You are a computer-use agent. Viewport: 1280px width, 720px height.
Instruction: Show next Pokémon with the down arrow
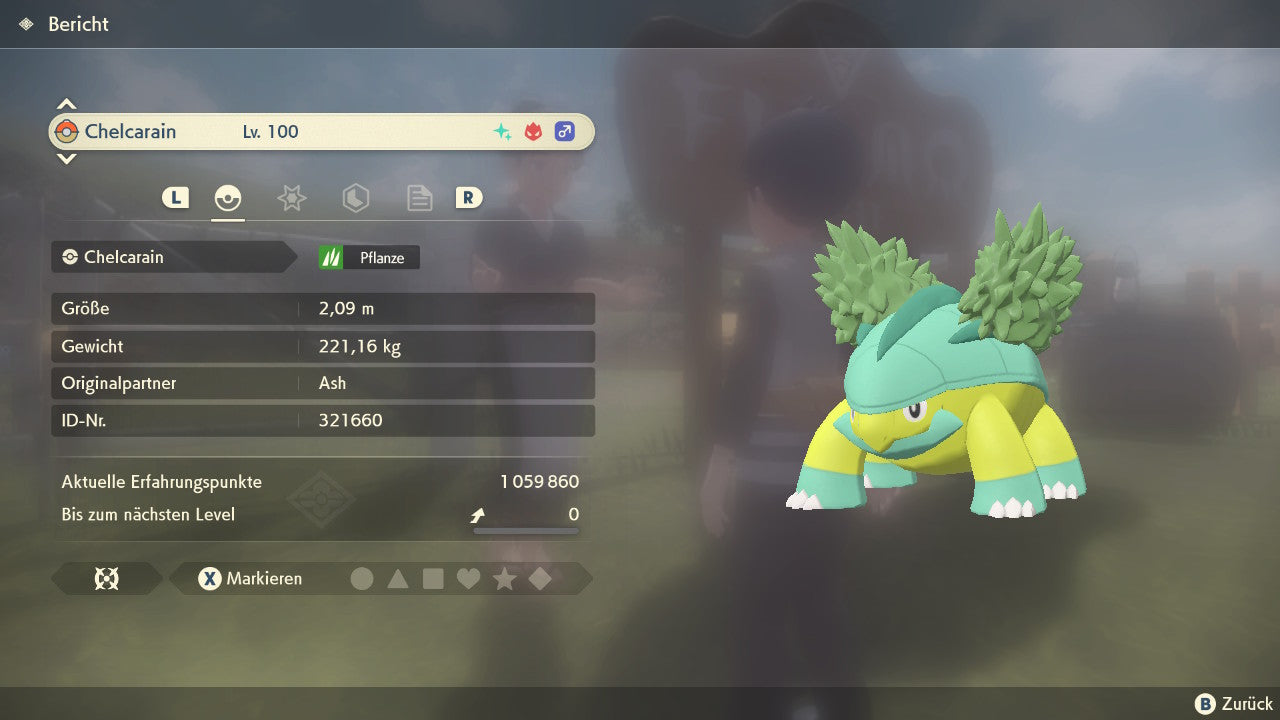tap(66, 158)
